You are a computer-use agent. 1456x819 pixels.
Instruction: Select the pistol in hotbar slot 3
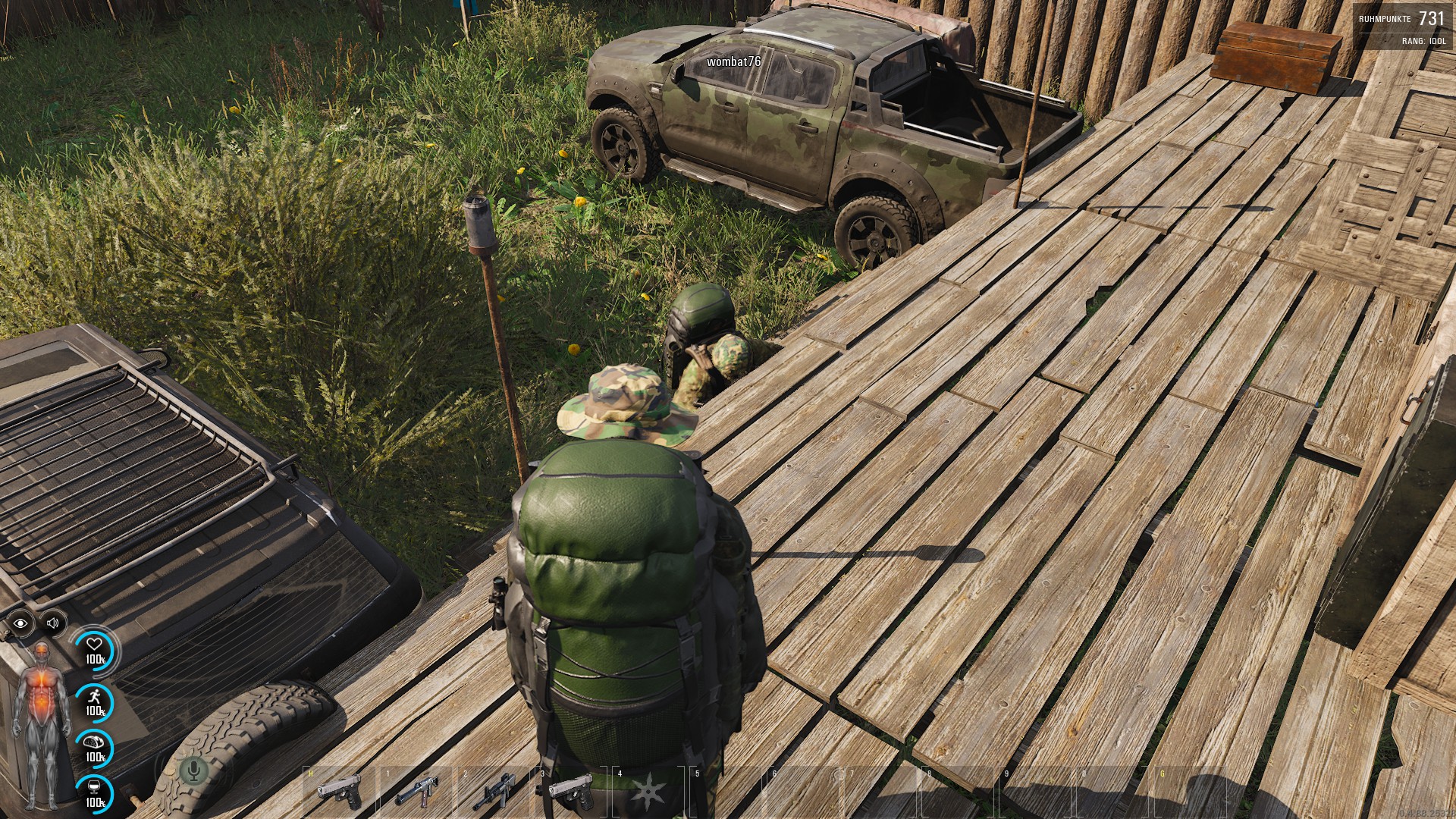pos(570,791)
